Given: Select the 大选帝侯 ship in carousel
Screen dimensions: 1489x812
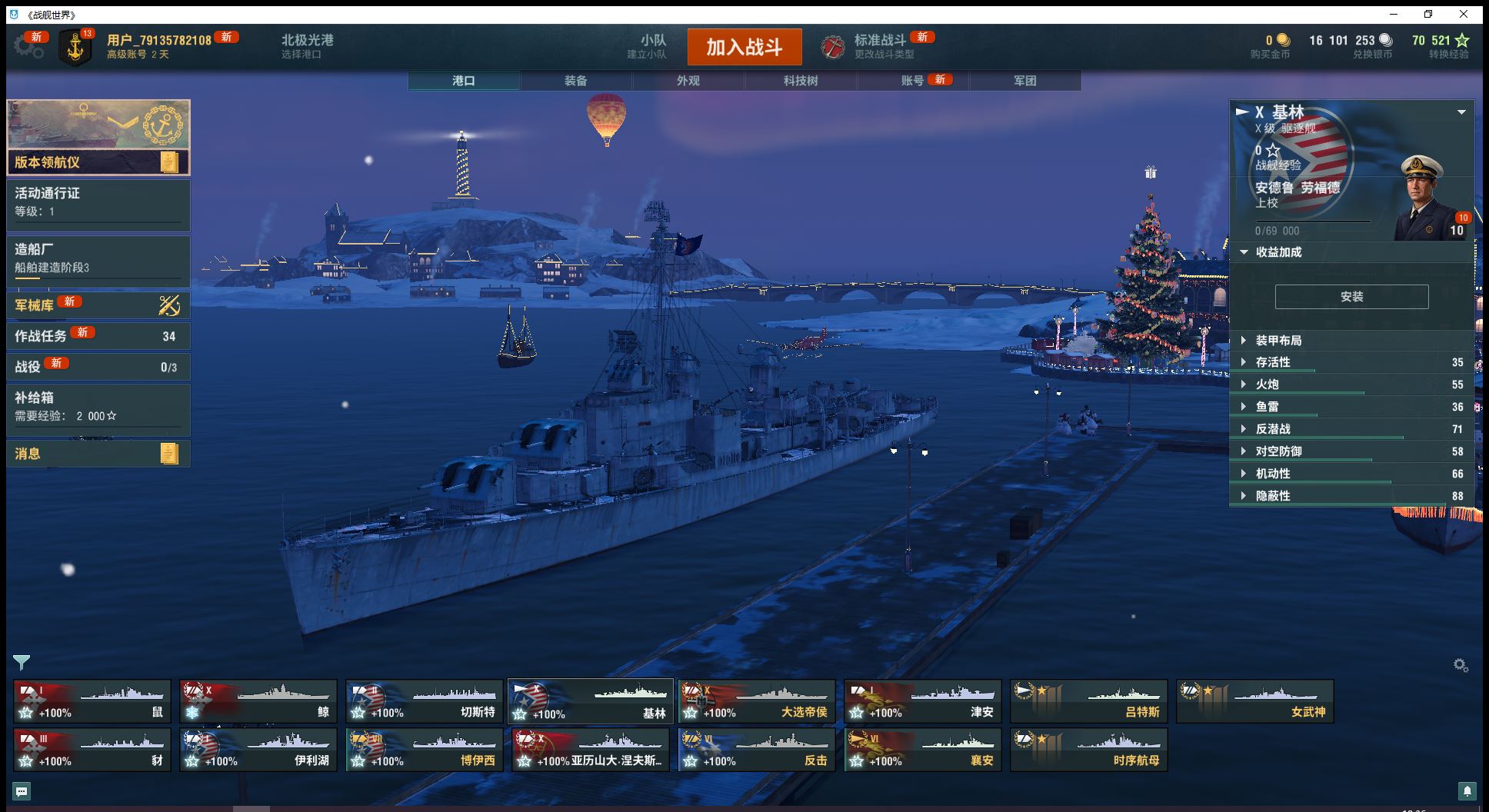Looking at the screenshot, I should point(757,701).
